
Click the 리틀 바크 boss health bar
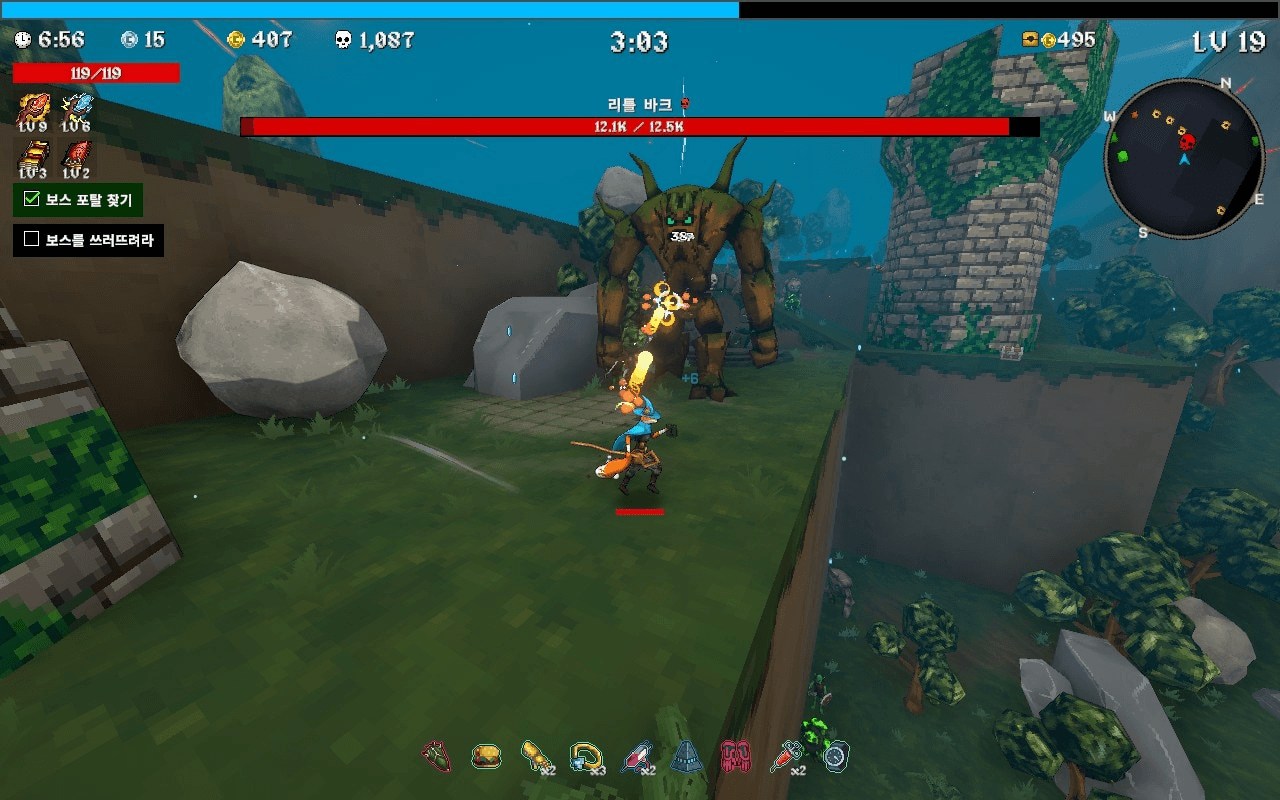click(x=640, y=127)
